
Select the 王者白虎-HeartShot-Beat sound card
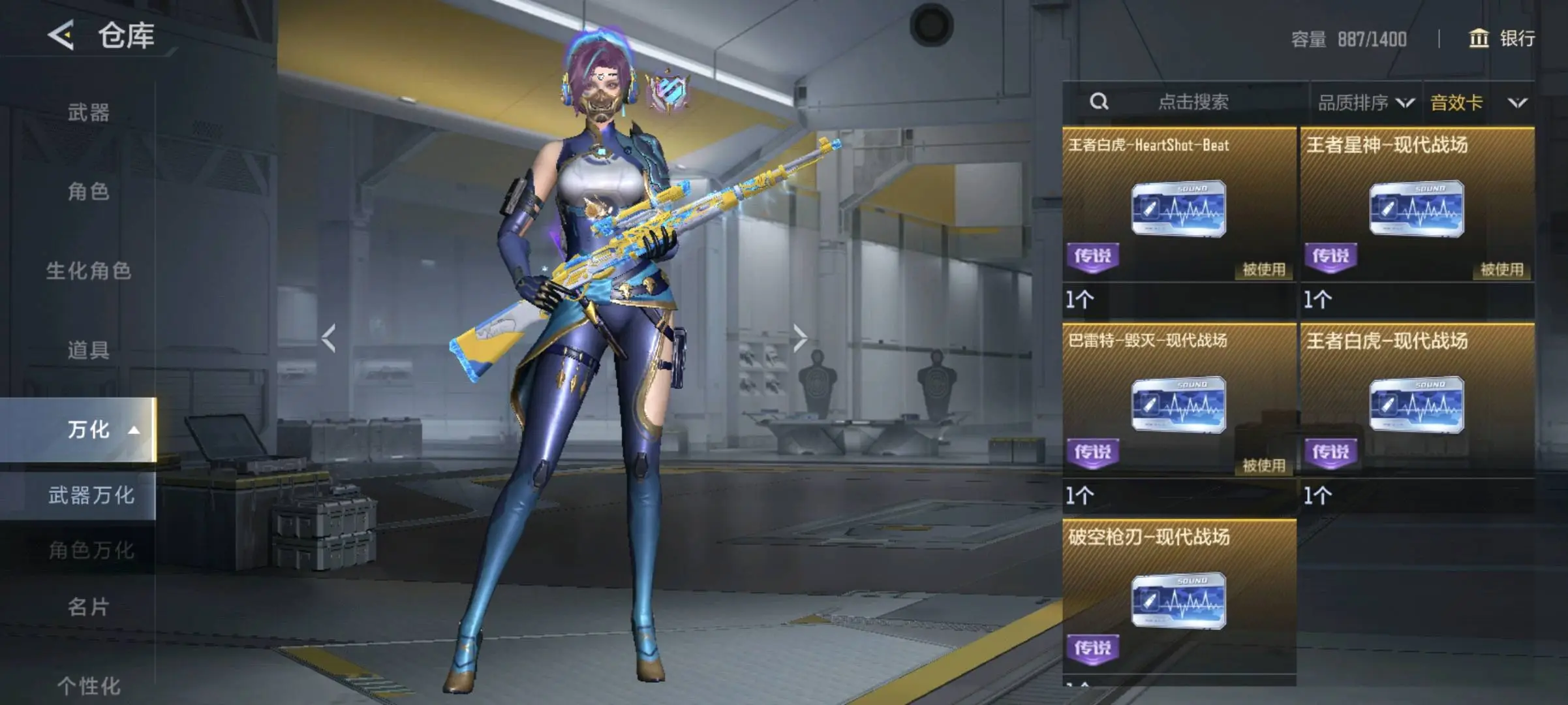click(1178, 209)
